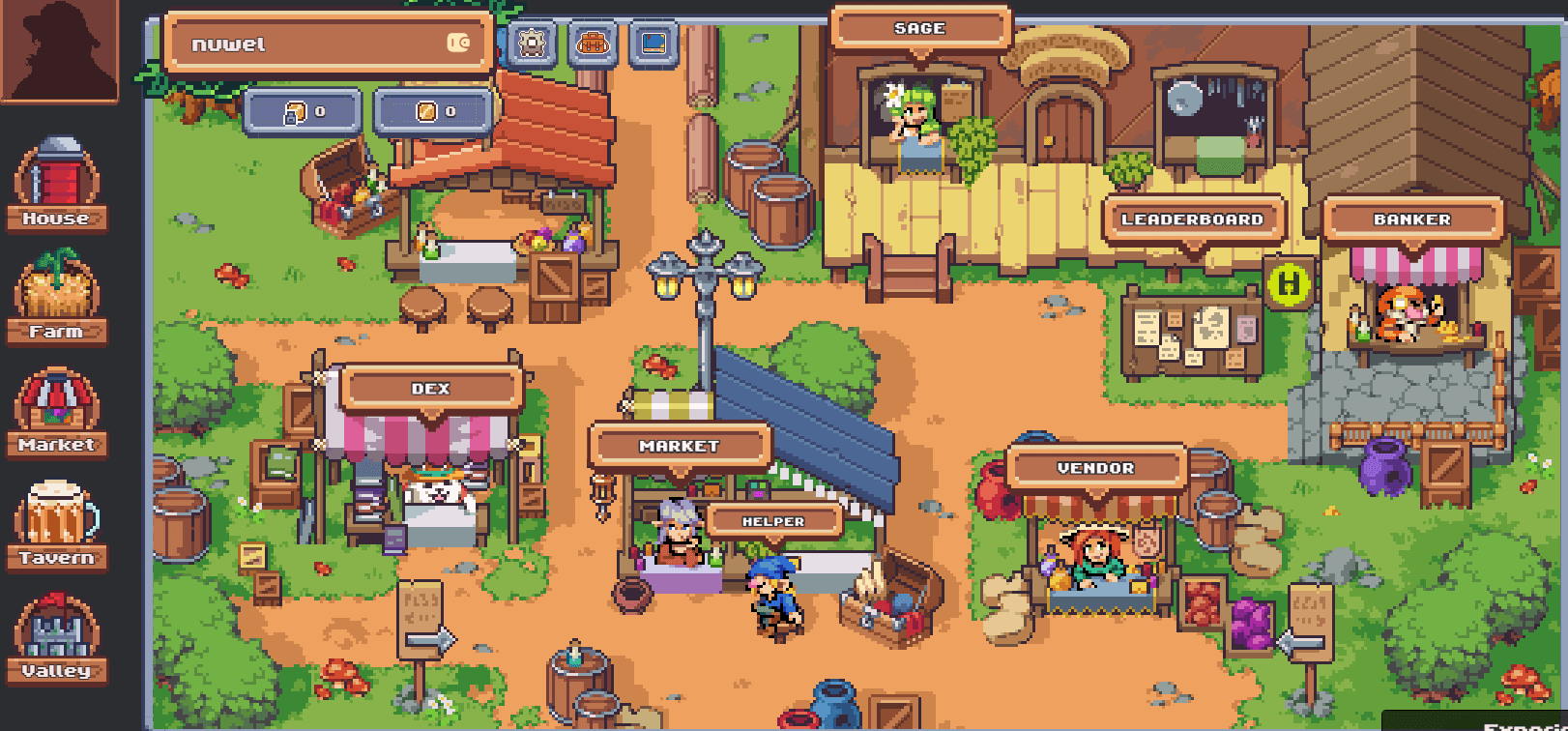Open the LEADERBOARD sign
This screenshot has height=731, width=1568.
[1194, 220]
